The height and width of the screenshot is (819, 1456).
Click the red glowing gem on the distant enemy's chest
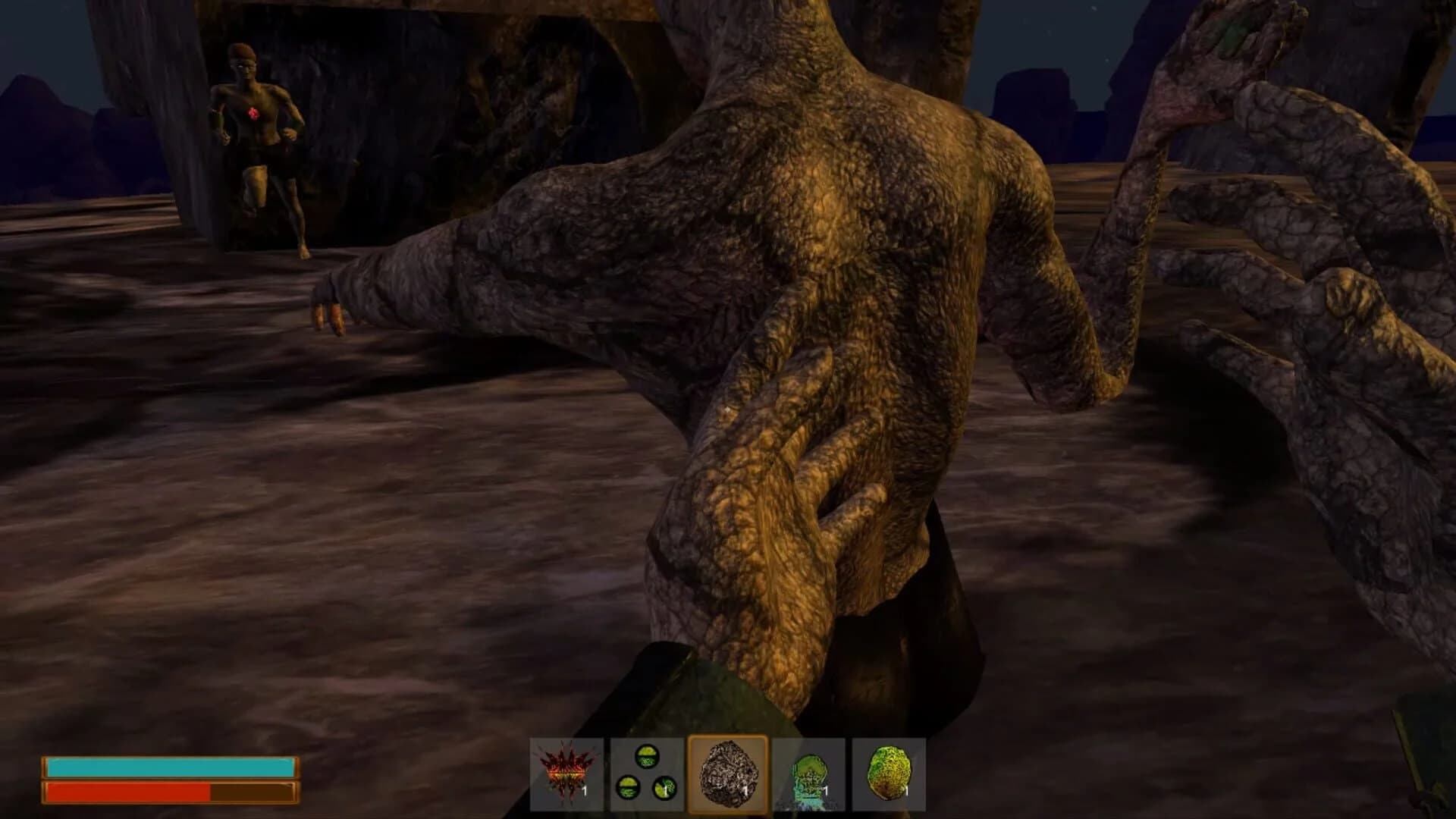[x=253, y=112]
